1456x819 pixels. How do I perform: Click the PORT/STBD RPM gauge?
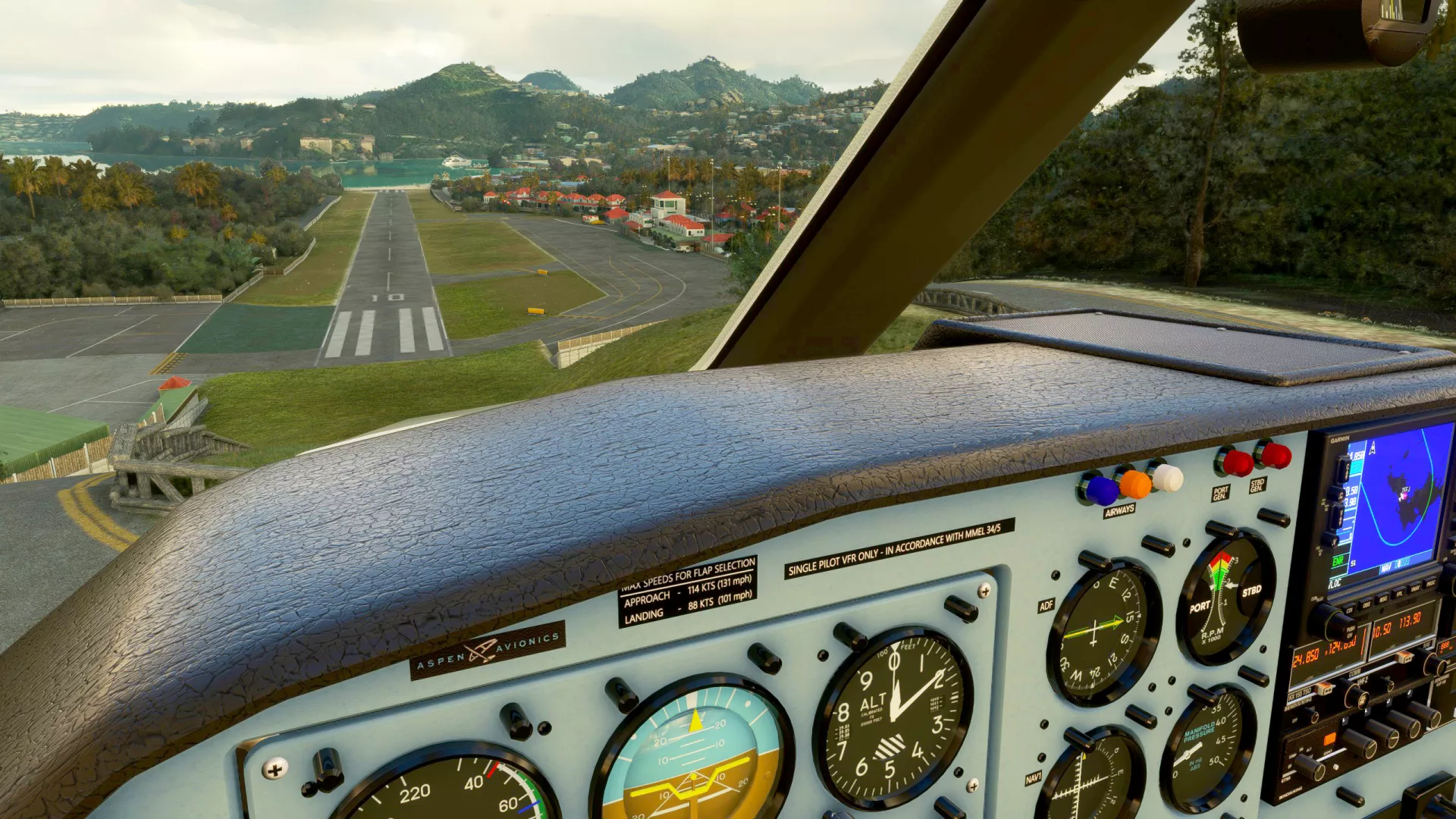[1223, 598]
